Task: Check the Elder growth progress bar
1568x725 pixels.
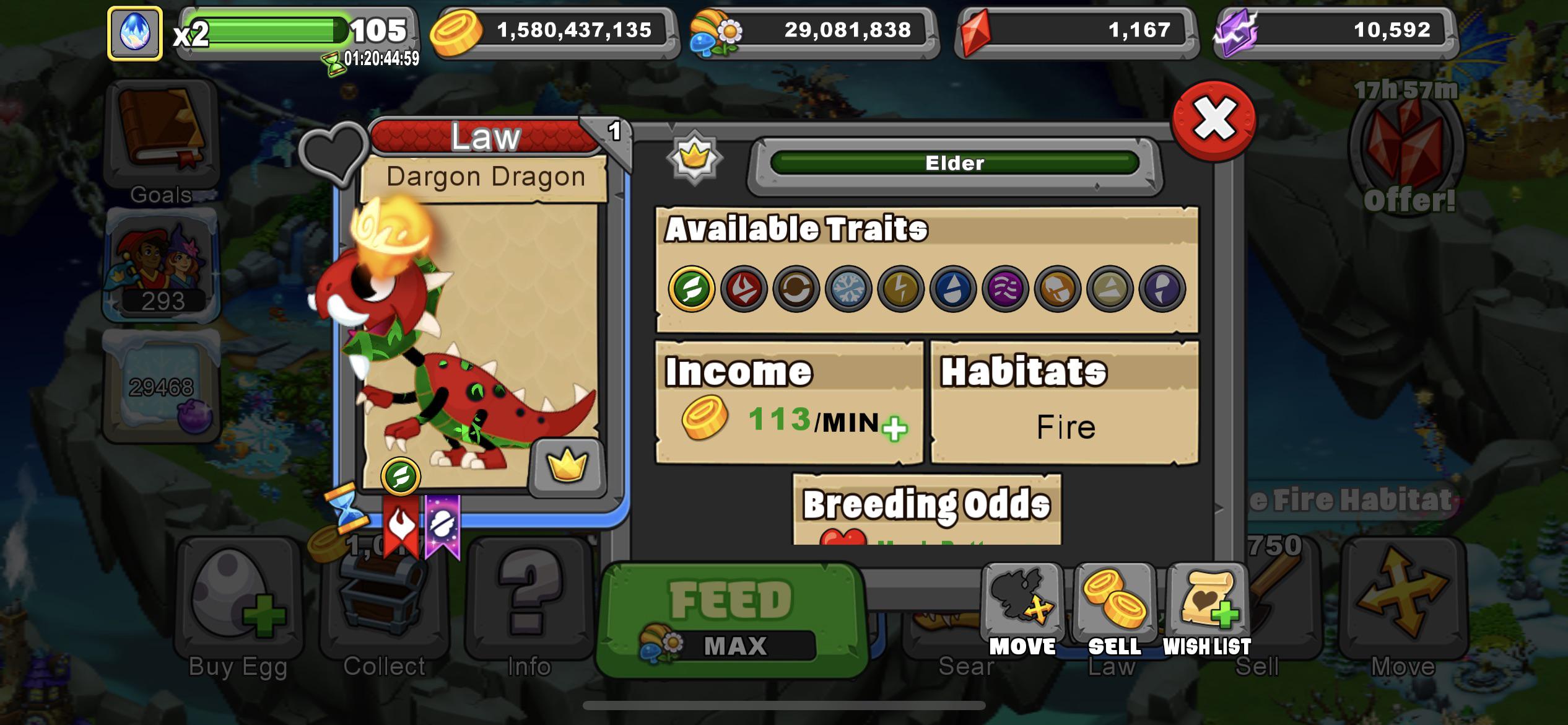Action: (955, 164)
